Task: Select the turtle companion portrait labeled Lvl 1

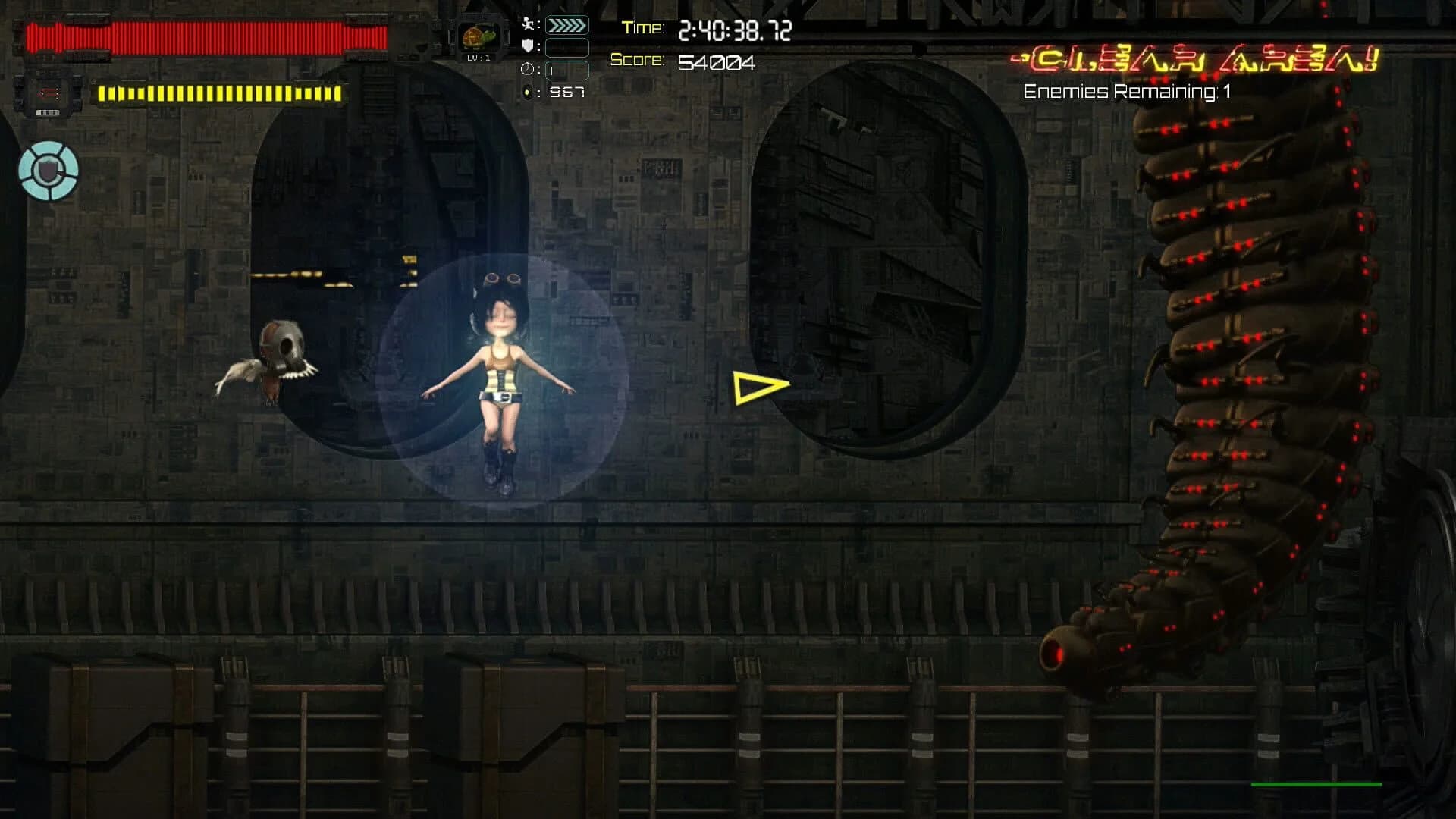Action: click(x=480, y=36)
